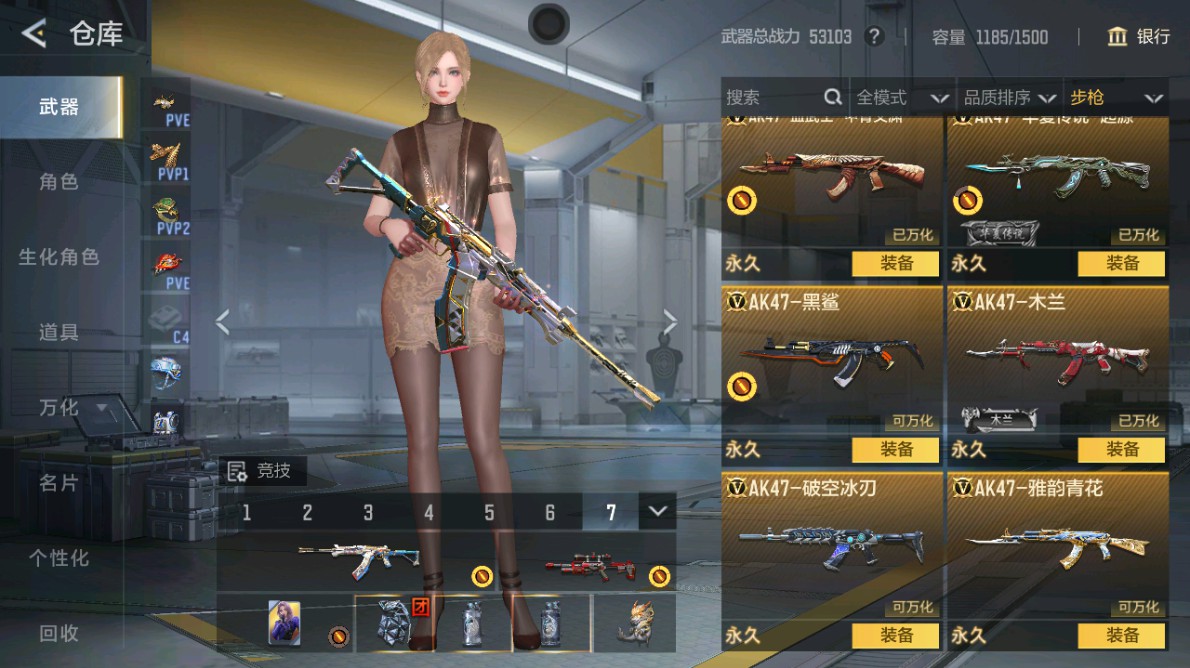Select the PVP1 loadout category
Image resolution: width=1190 pixels, height=668 pixels.
(170, 159)
